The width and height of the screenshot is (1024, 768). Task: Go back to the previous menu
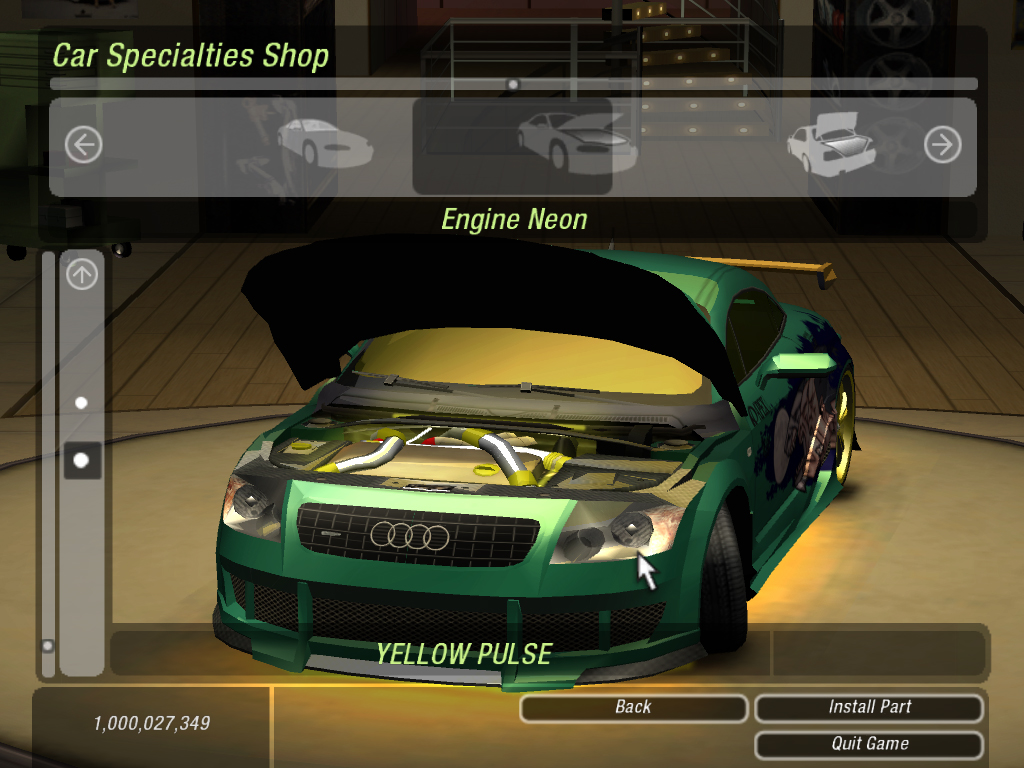(633, 708)
